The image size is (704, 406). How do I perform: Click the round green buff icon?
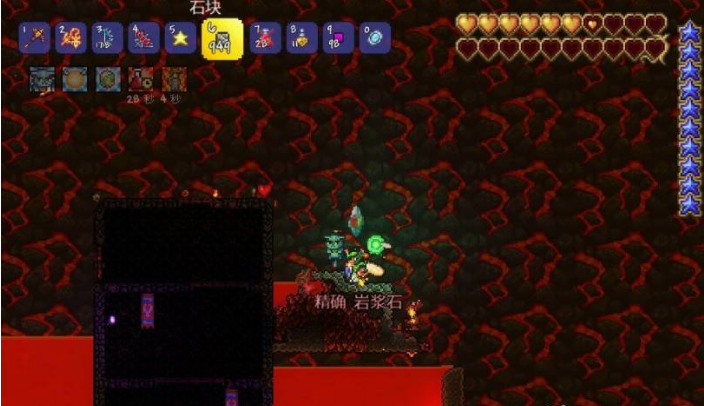[108, 78]
